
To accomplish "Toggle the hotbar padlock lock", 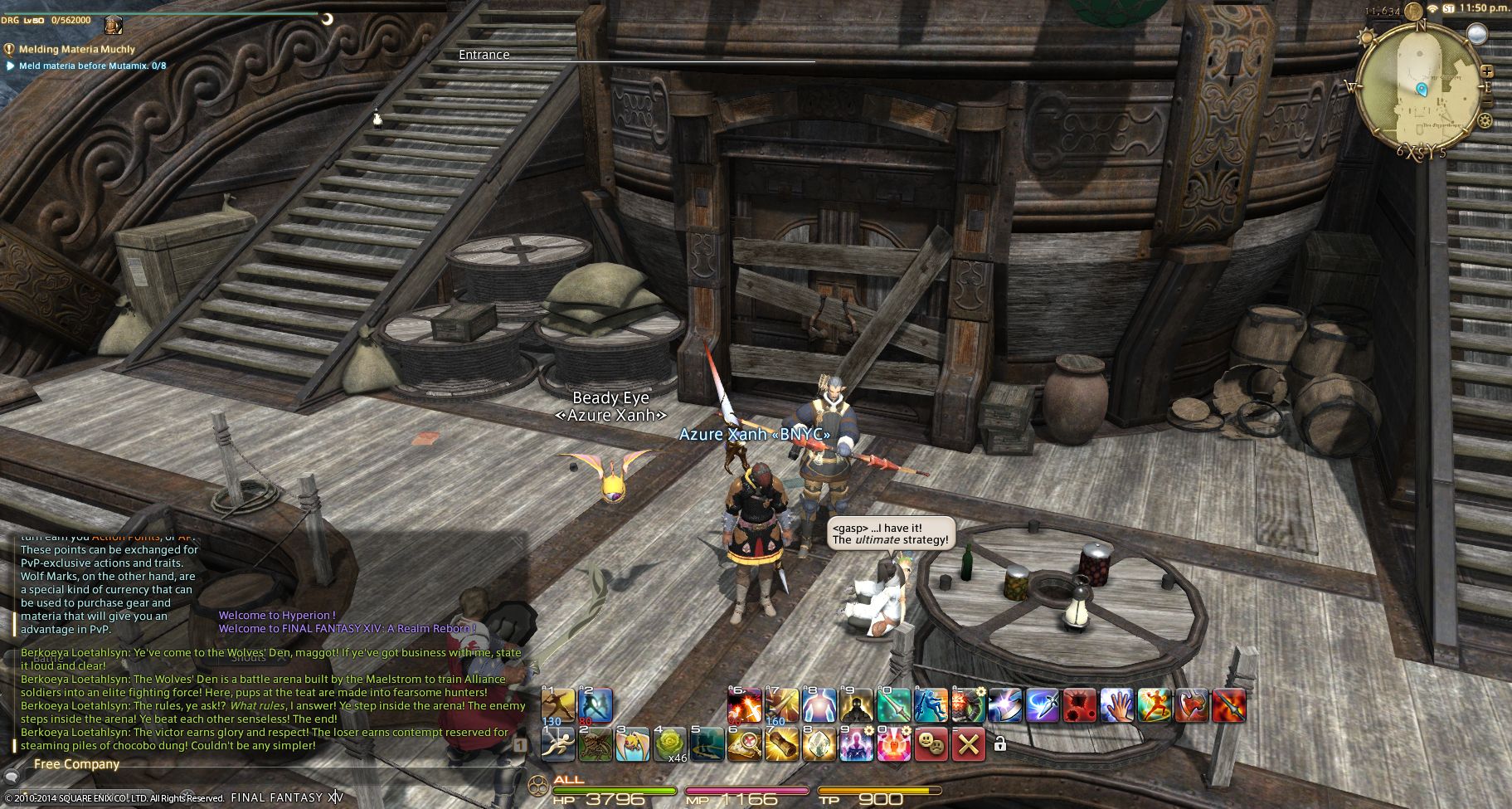I will coord(1000,744).
